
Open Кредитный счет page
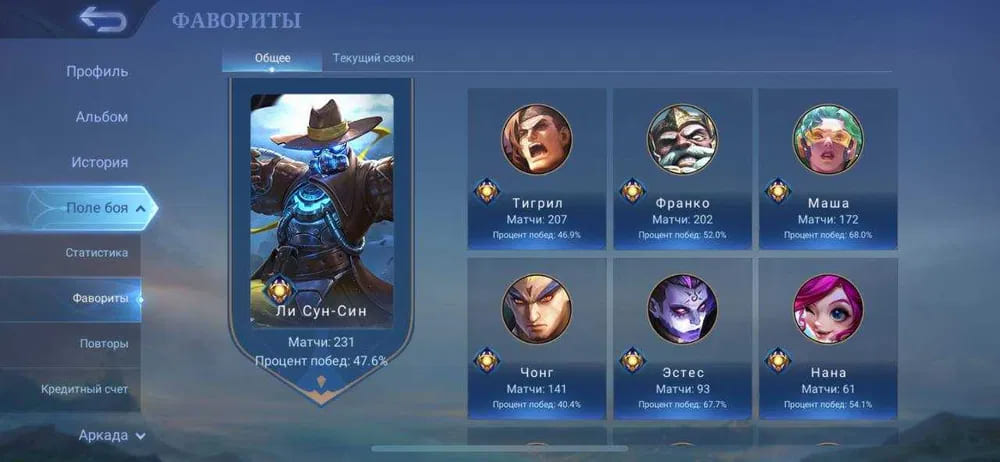click(x=84, y=389)
